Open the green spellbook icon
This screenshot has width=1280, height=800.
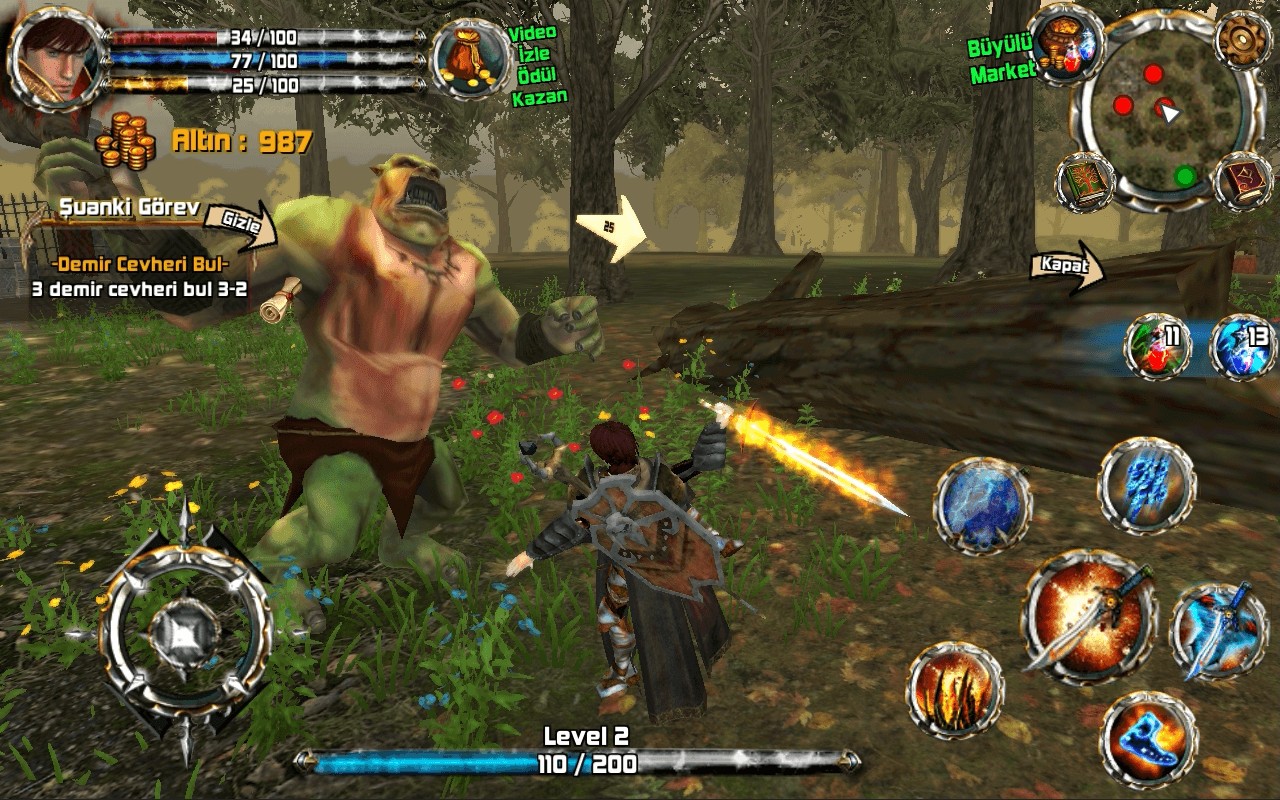tap(1085, 183)
